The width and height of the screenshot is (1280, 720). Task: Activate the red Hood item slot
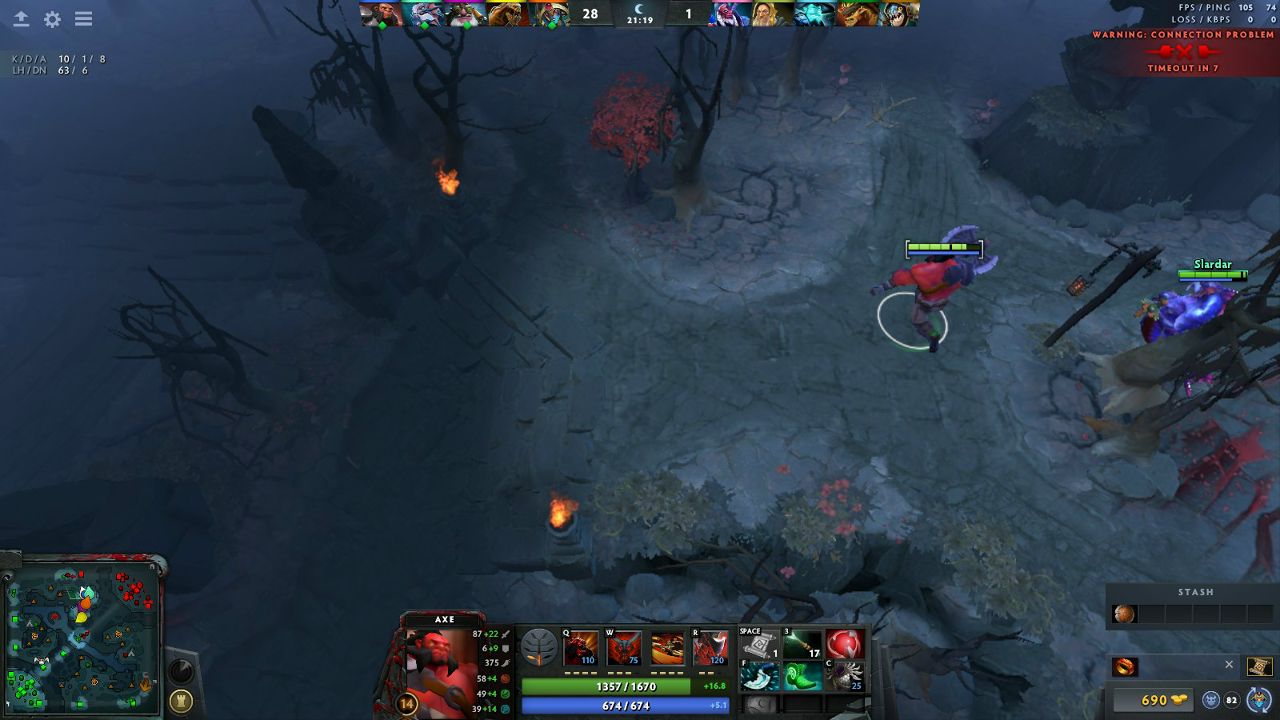pyautogui.click(x=845, y=645)
